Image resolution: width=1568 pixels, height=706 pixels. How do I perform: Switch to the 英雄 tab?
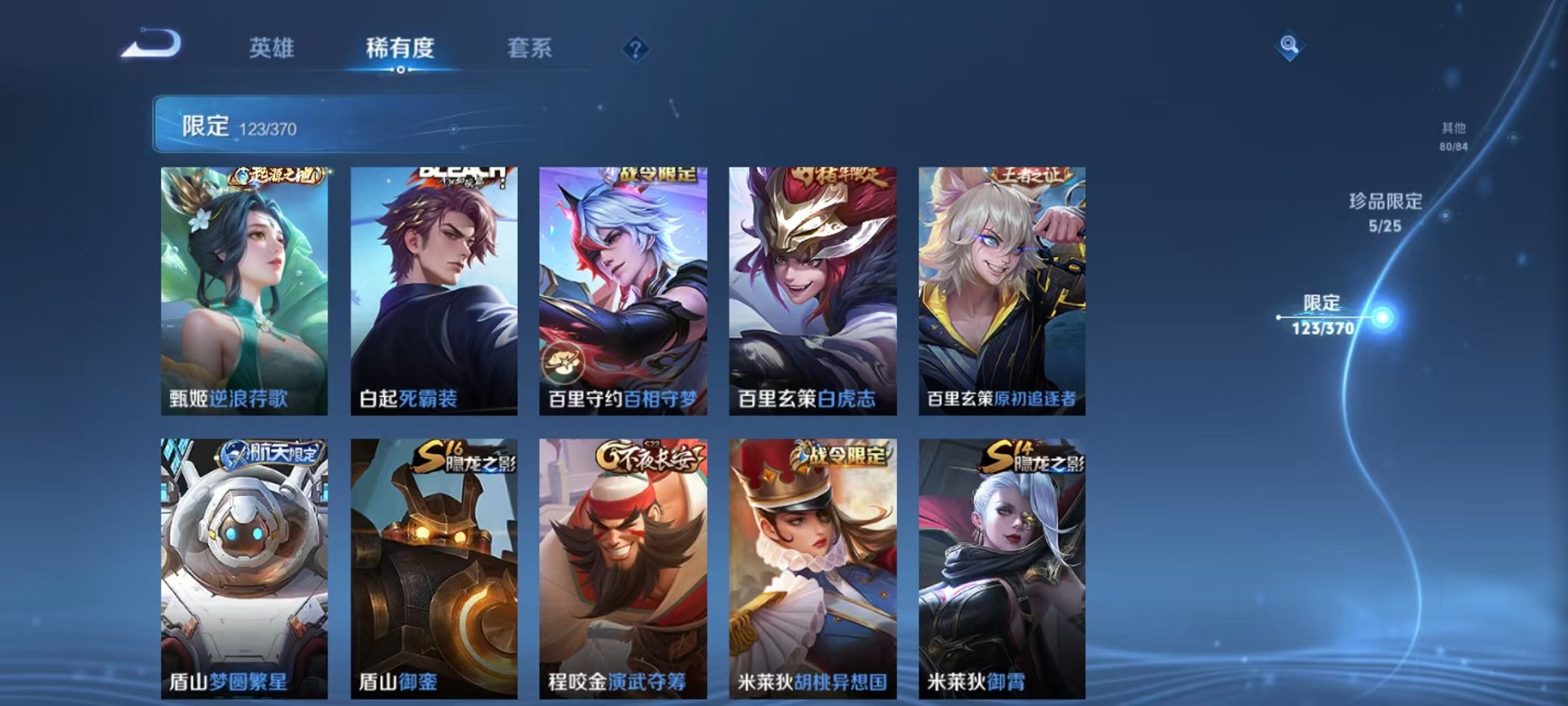(273, 48)
